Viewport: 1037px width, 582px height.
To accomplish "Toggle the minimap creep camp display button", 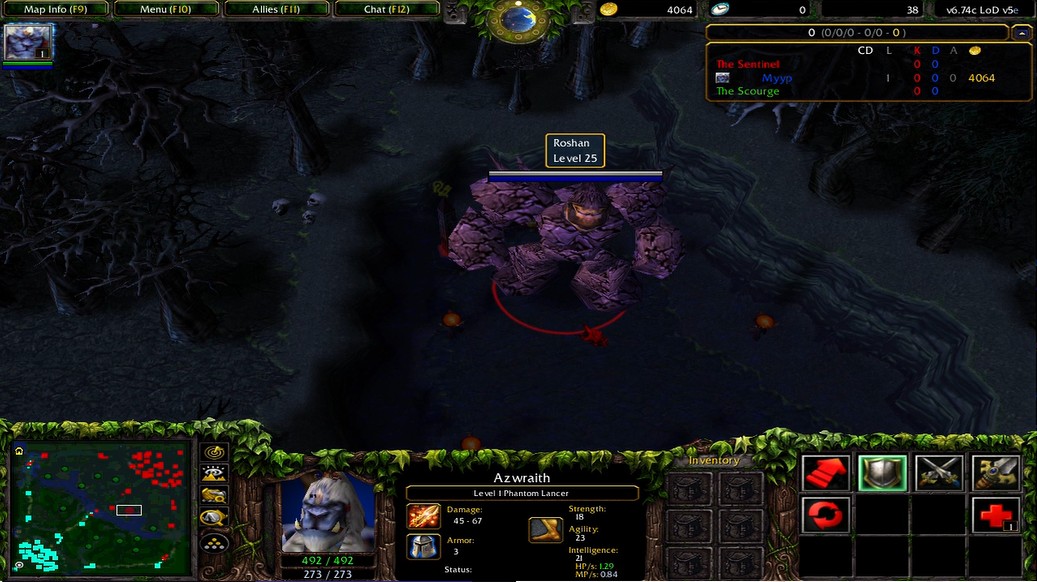I will coord(215,518).
